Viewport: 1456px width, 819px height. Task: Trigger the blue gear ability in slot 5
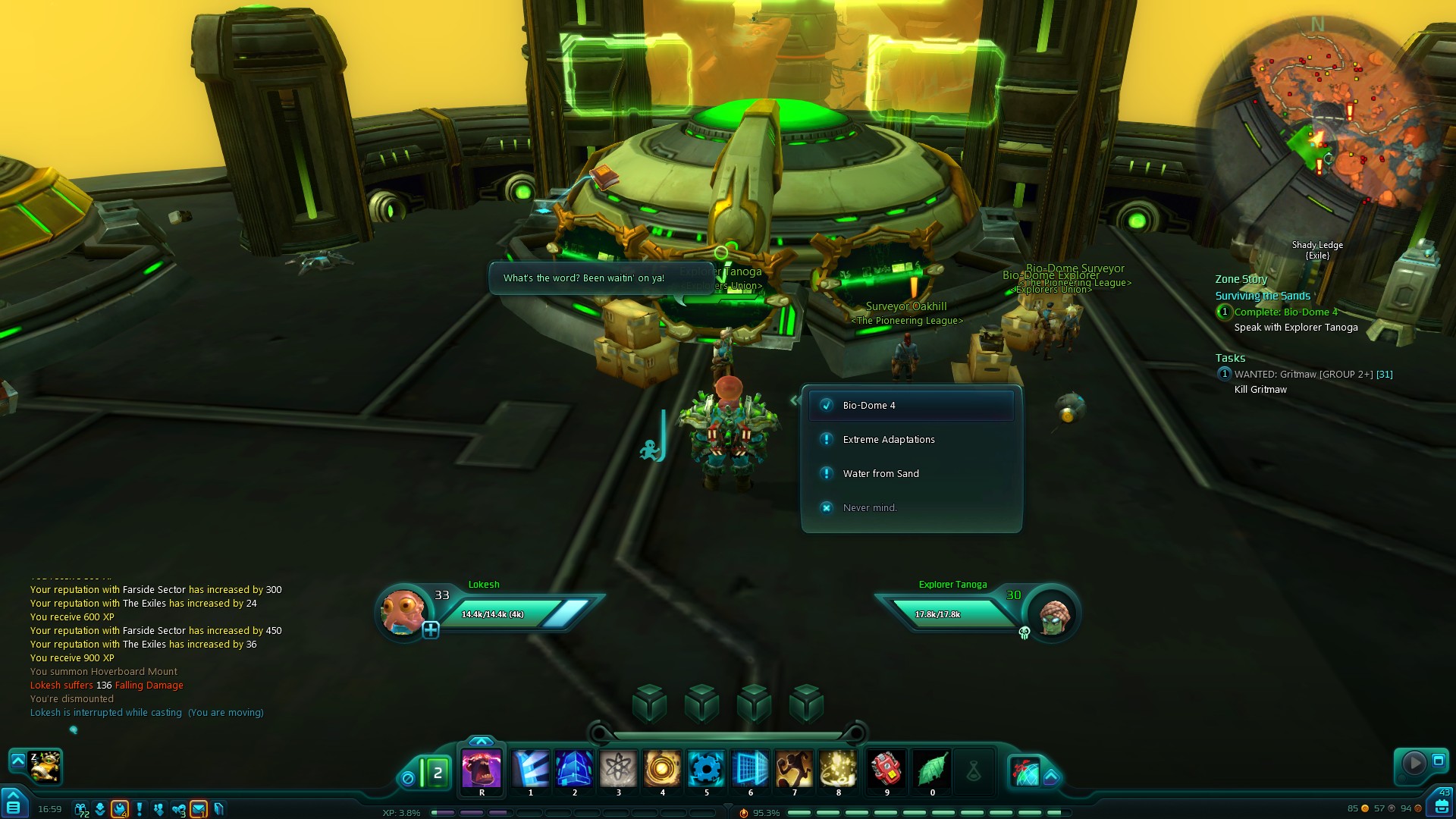pos(706,769)
